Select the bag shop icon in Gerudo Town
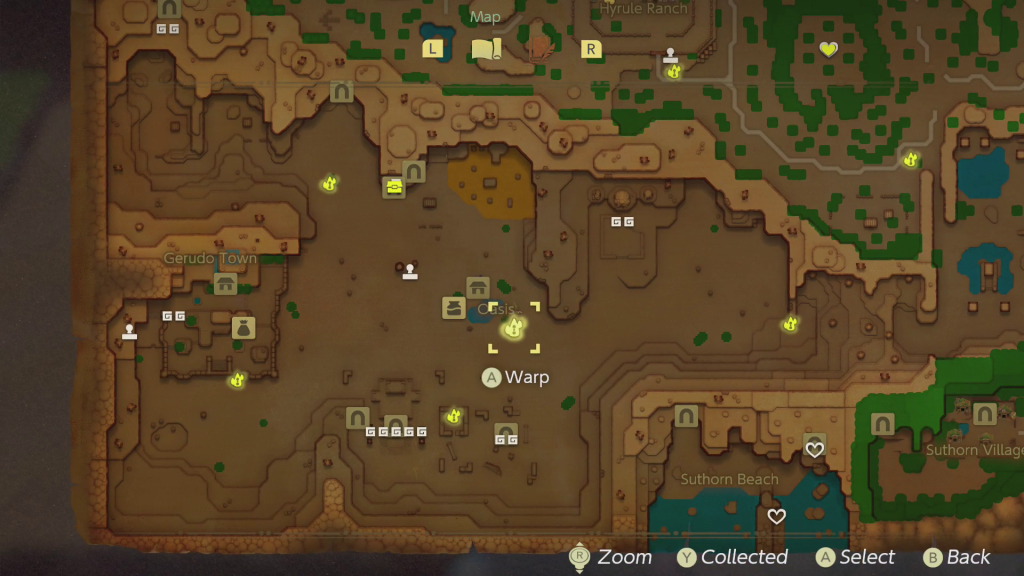 coord(243,327)
